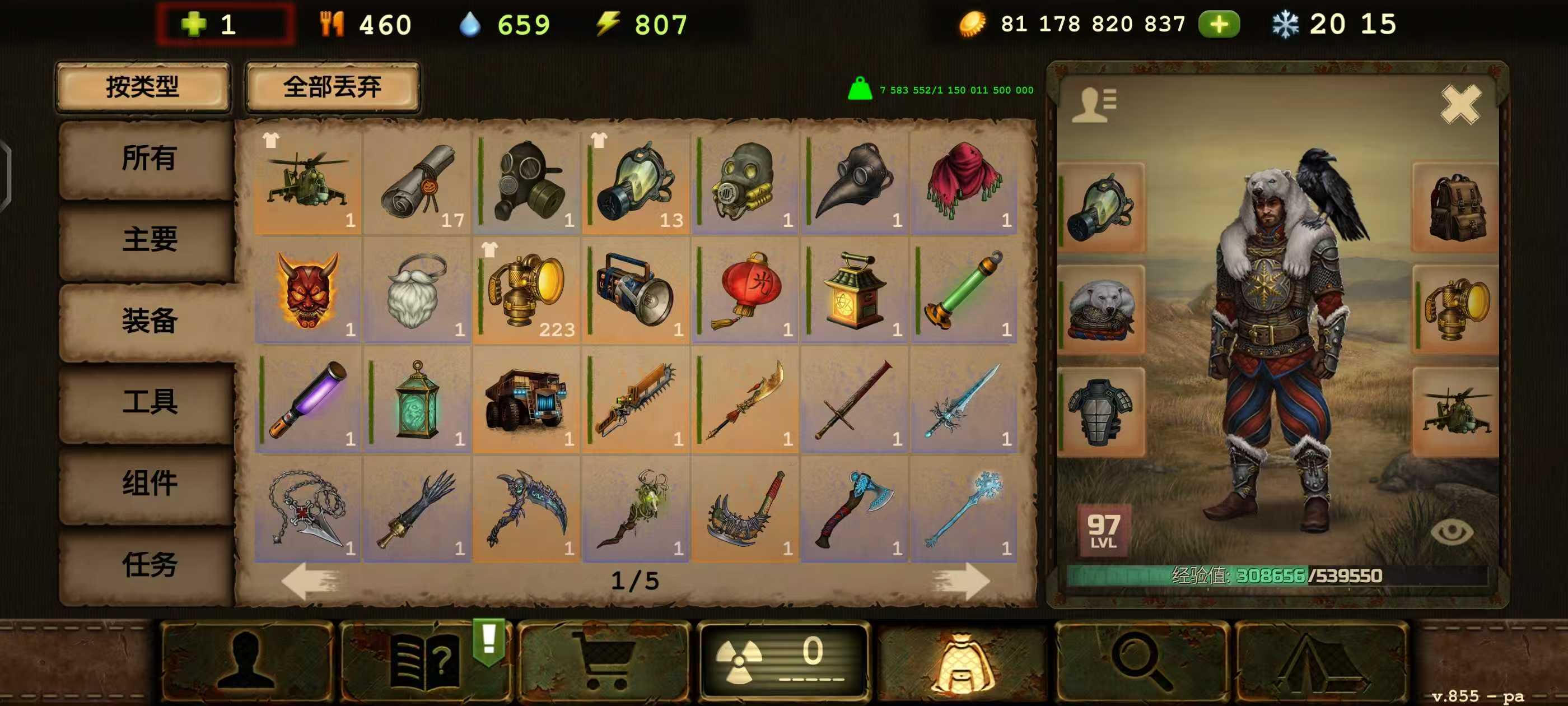Open the in-game shop cart icon
This screenshot has height=706, width=1568.
tap(609, 663)
